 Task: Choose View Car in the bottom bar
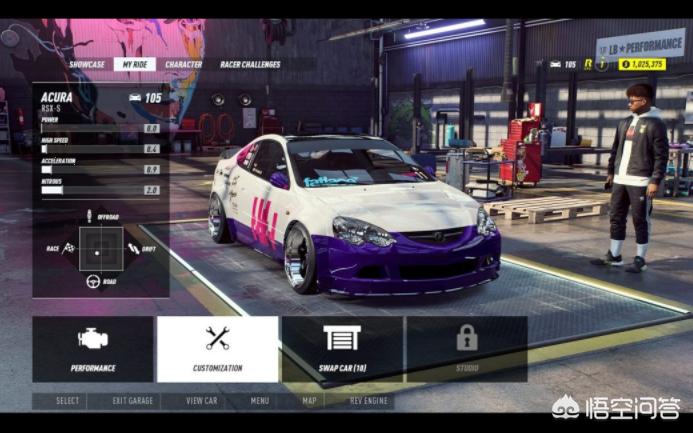pyautogui.click(x=201, y=401)
